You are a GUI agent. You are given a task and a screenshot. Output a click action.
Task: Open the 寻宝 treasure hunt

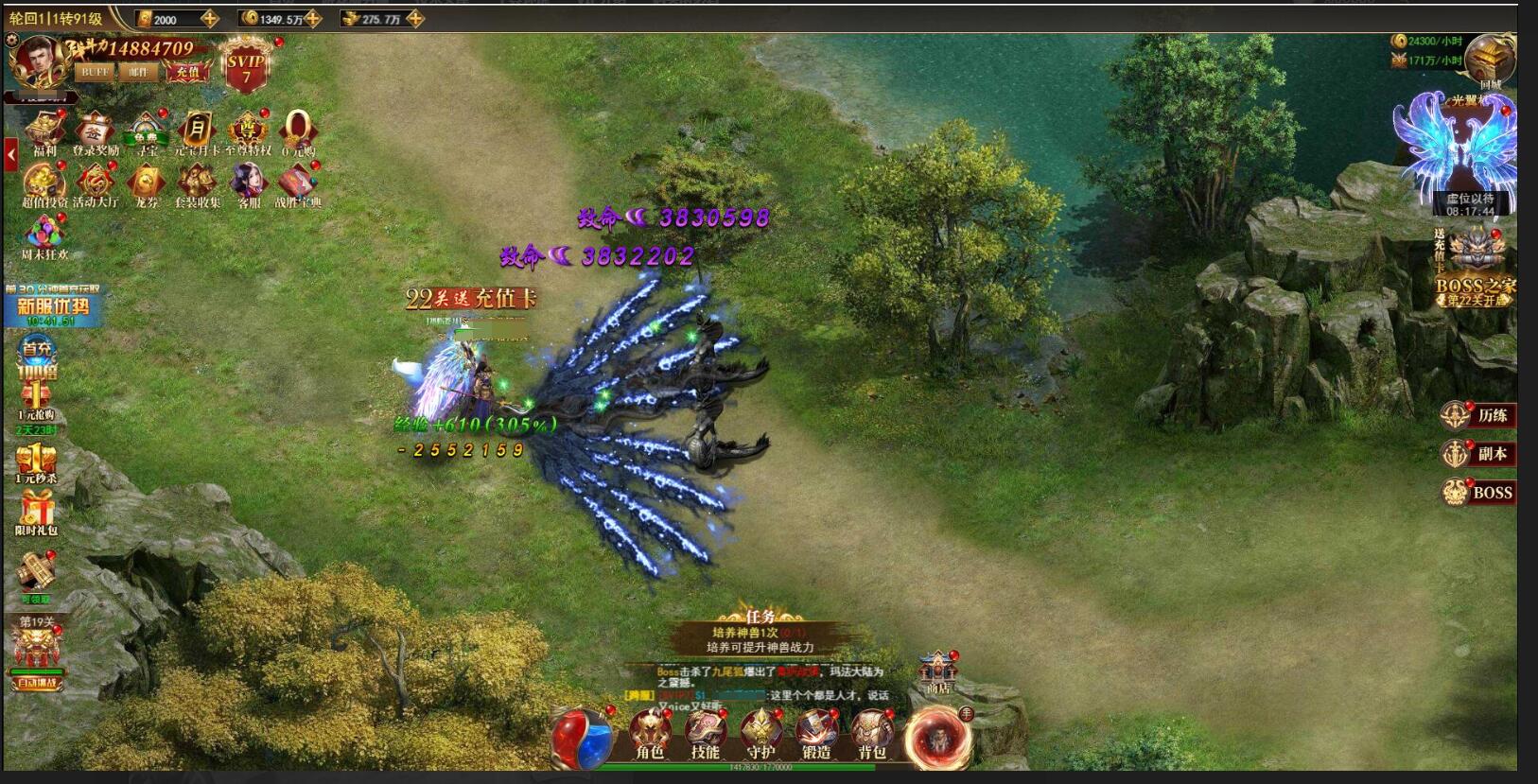tap(147, 131)
